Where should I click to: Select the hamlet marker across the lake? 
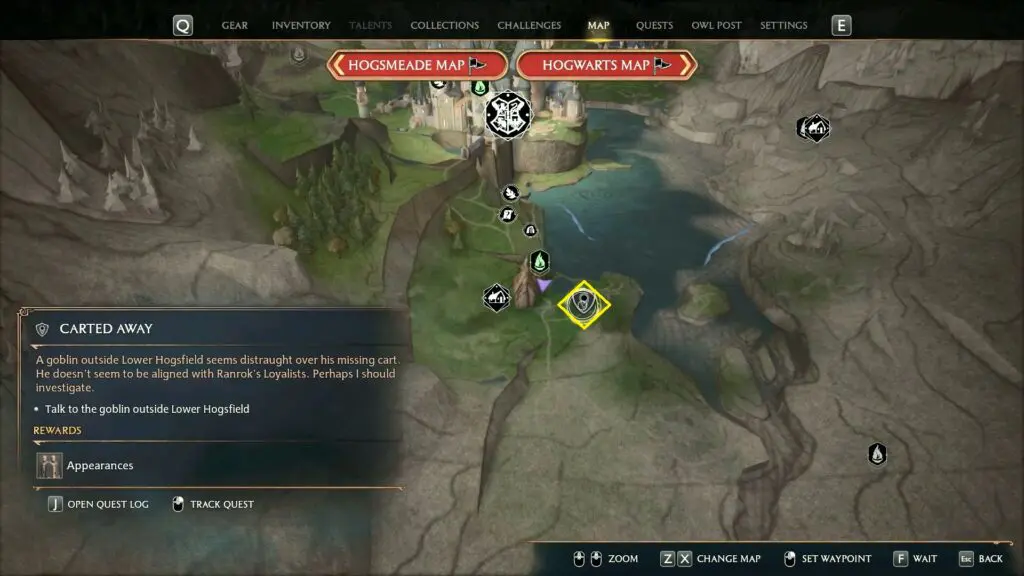click(x=814, y=128)
